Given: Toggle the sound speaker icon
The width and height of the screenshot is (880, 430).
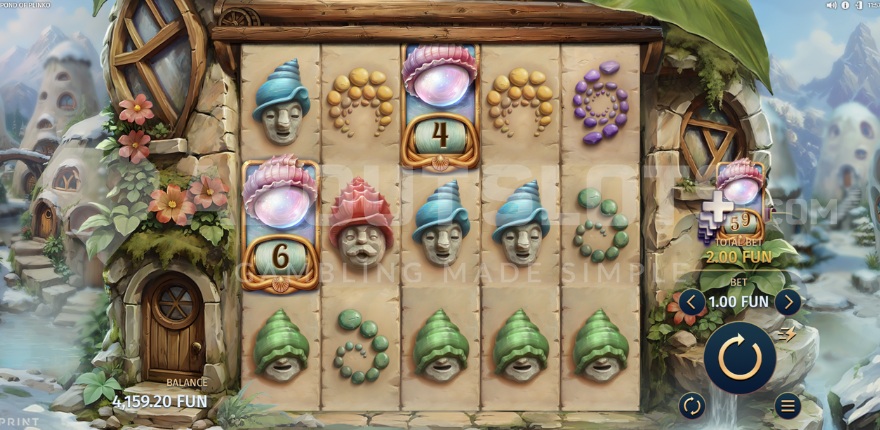Looking at the screenshot, I should pos(831,5).
